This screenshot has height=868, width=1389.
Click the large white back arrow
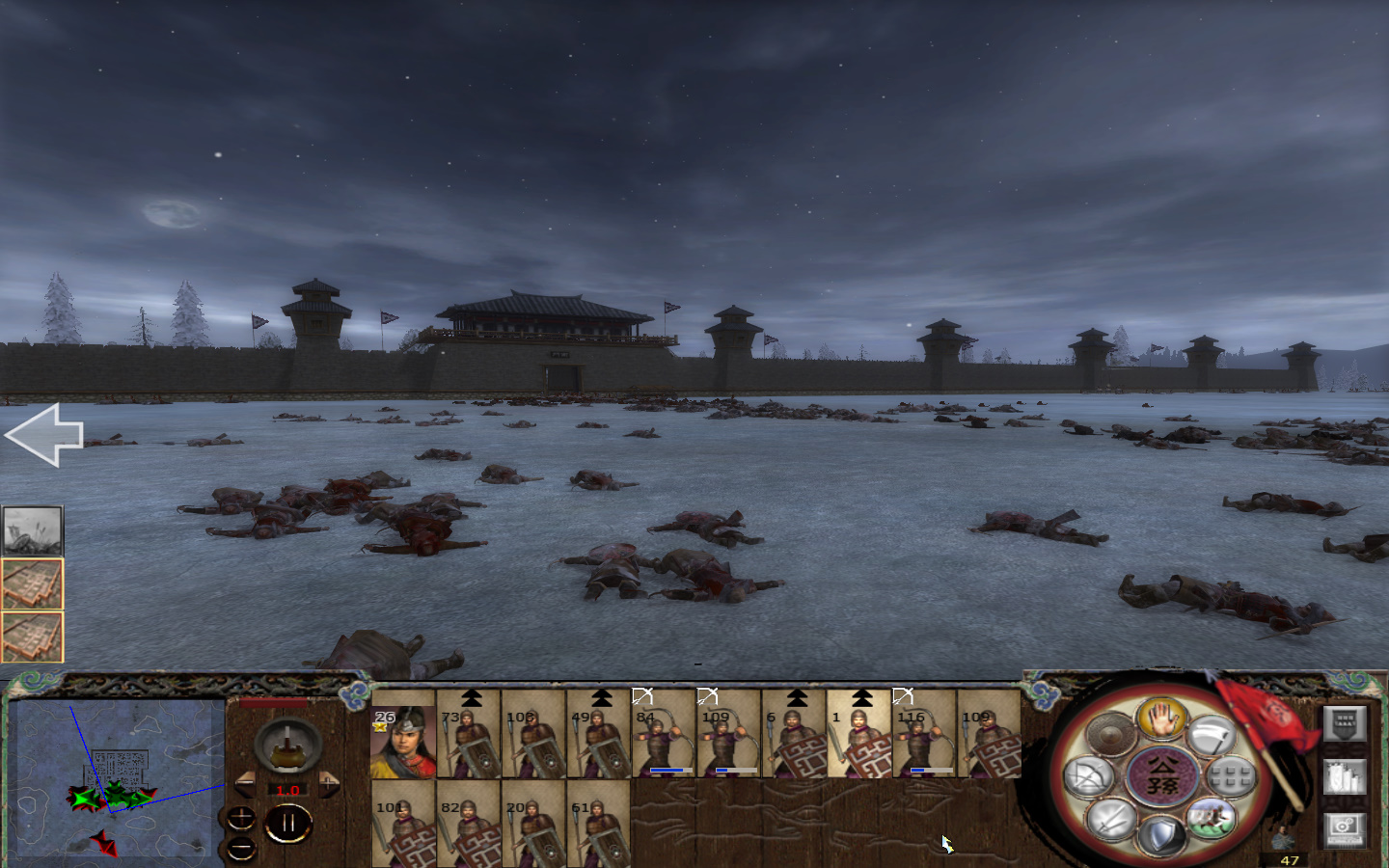[x=43, y=436]
